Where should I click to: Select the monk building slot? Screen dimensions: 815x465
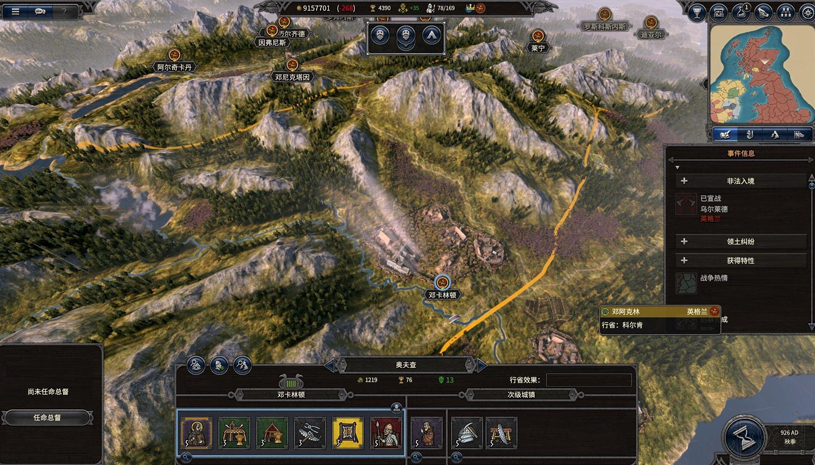[426, 432]
